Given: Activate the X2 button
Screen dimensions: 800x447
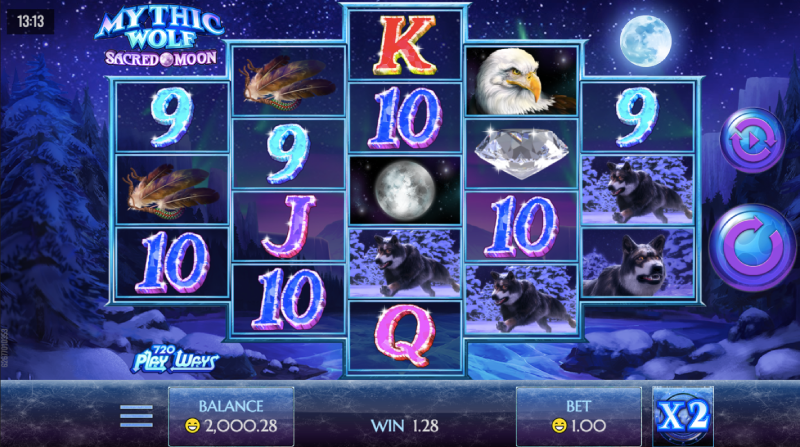Looking at the screenshot, I should tap(683, 416).
